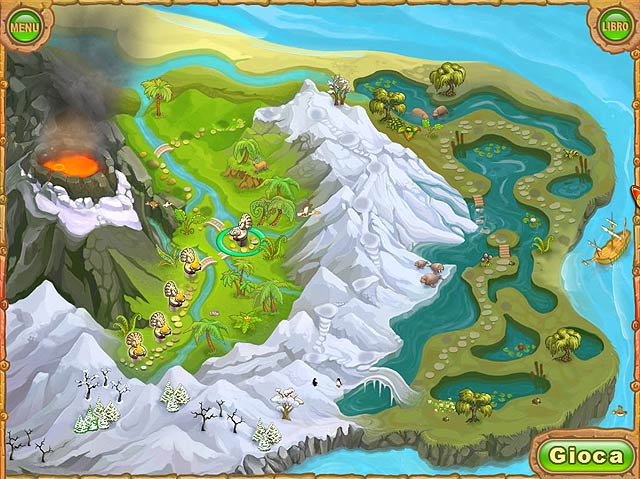Select the level marker with the green ring

(239, 239)
